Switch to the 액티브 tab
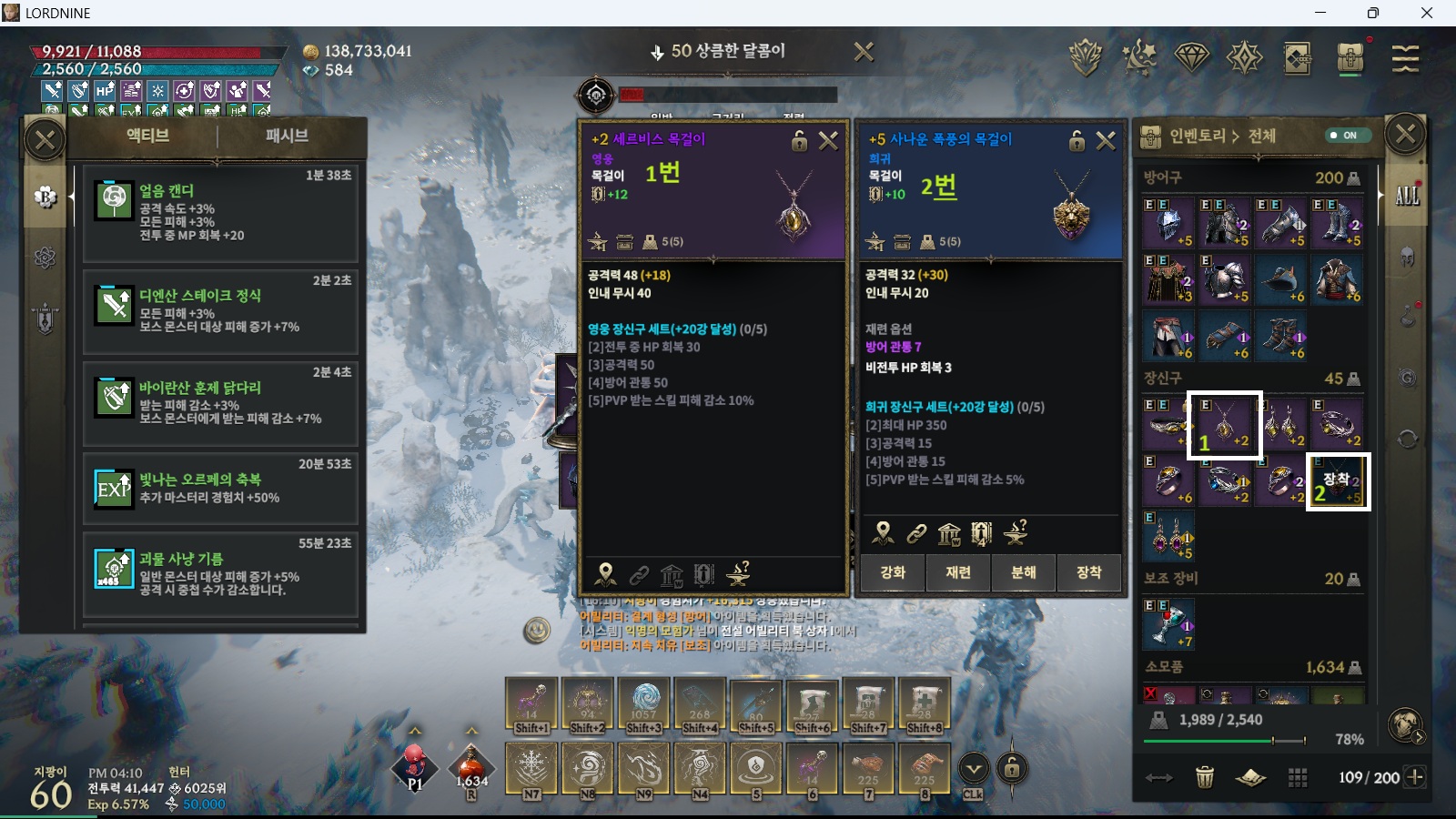Image resolution: width=1456 pixels, height=819 pixels. [147, 136]
